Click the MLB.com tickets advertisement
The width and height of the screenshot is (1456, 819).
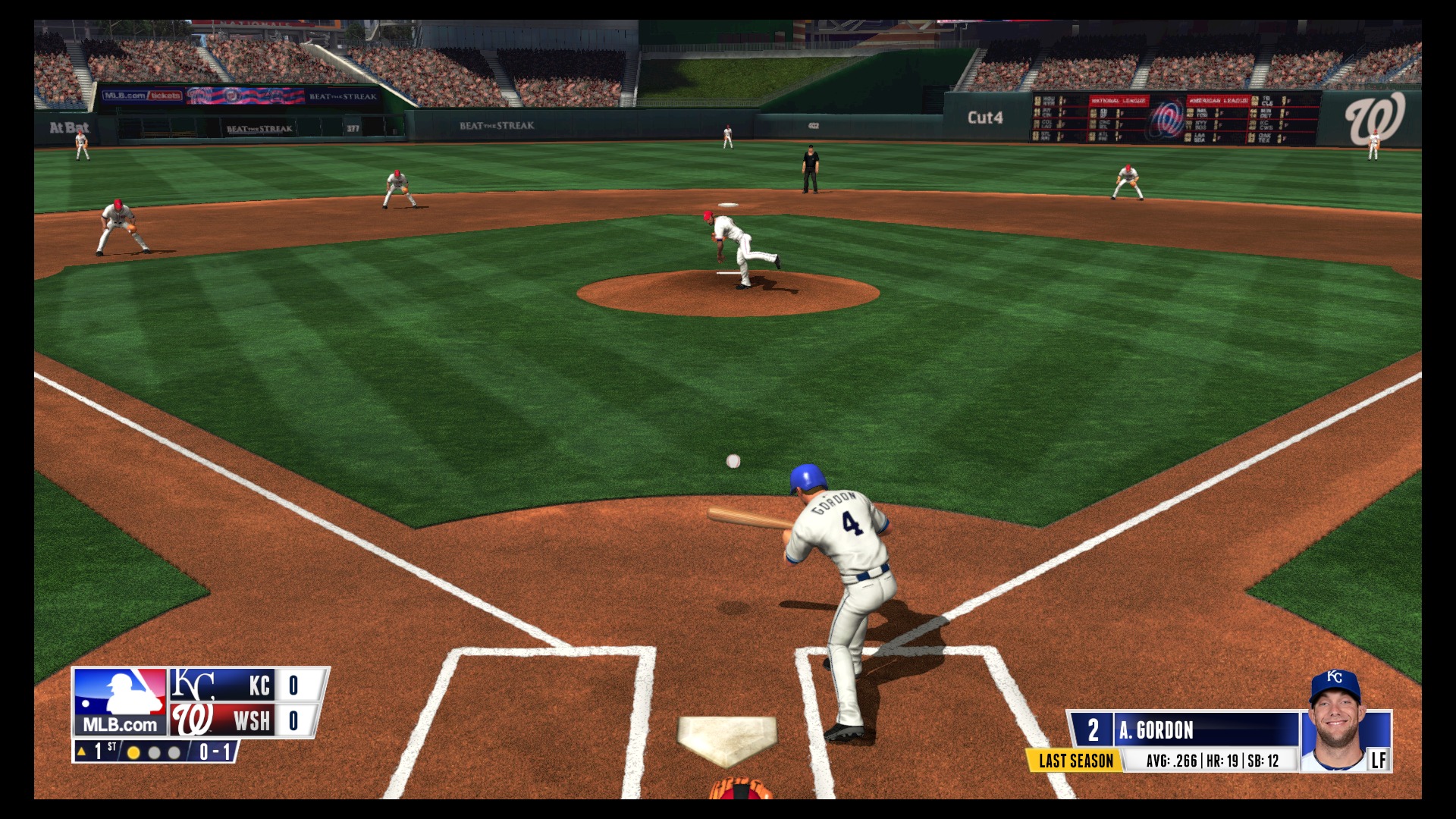click(144, 97)
